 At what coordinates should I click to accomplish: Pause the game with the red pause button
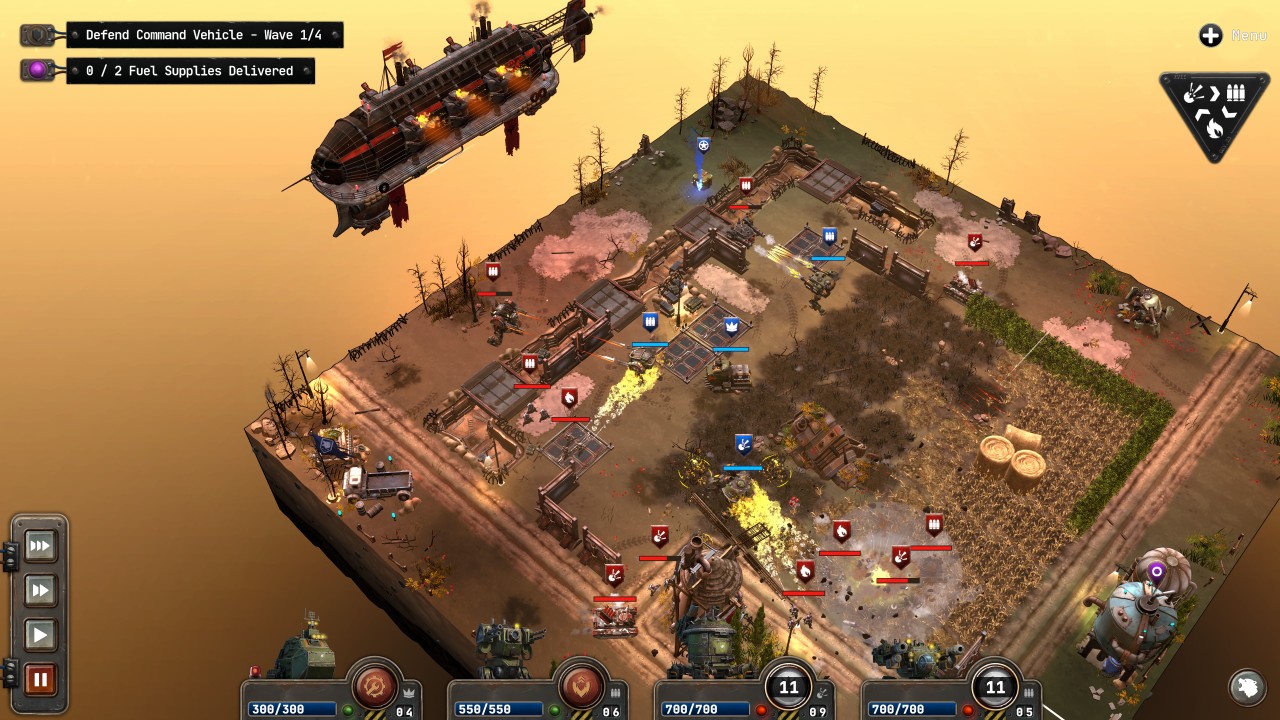point(39,680)
